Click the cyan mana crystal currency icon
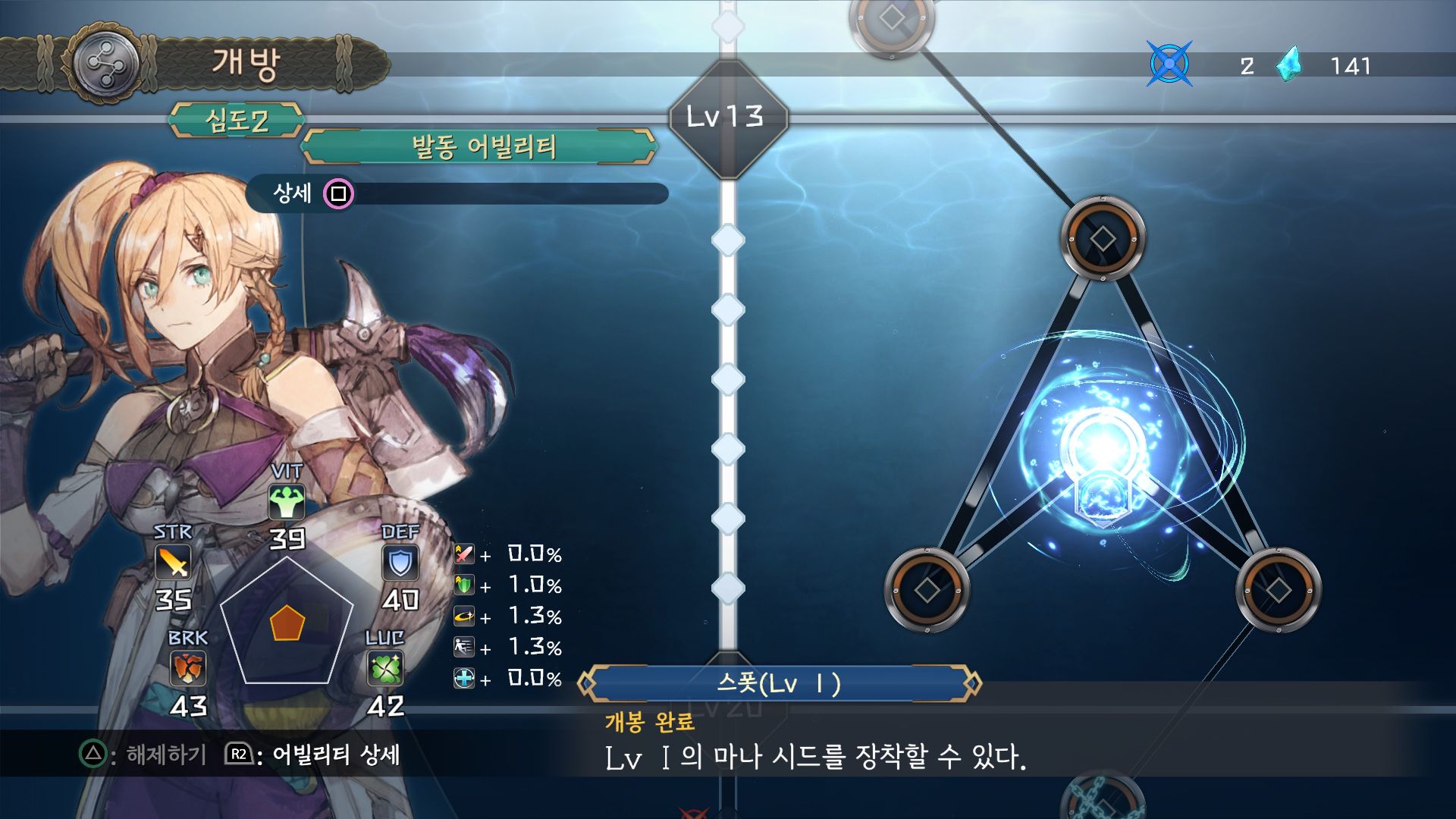This screenshot has width=1456, height=819. click(1288, 65)
